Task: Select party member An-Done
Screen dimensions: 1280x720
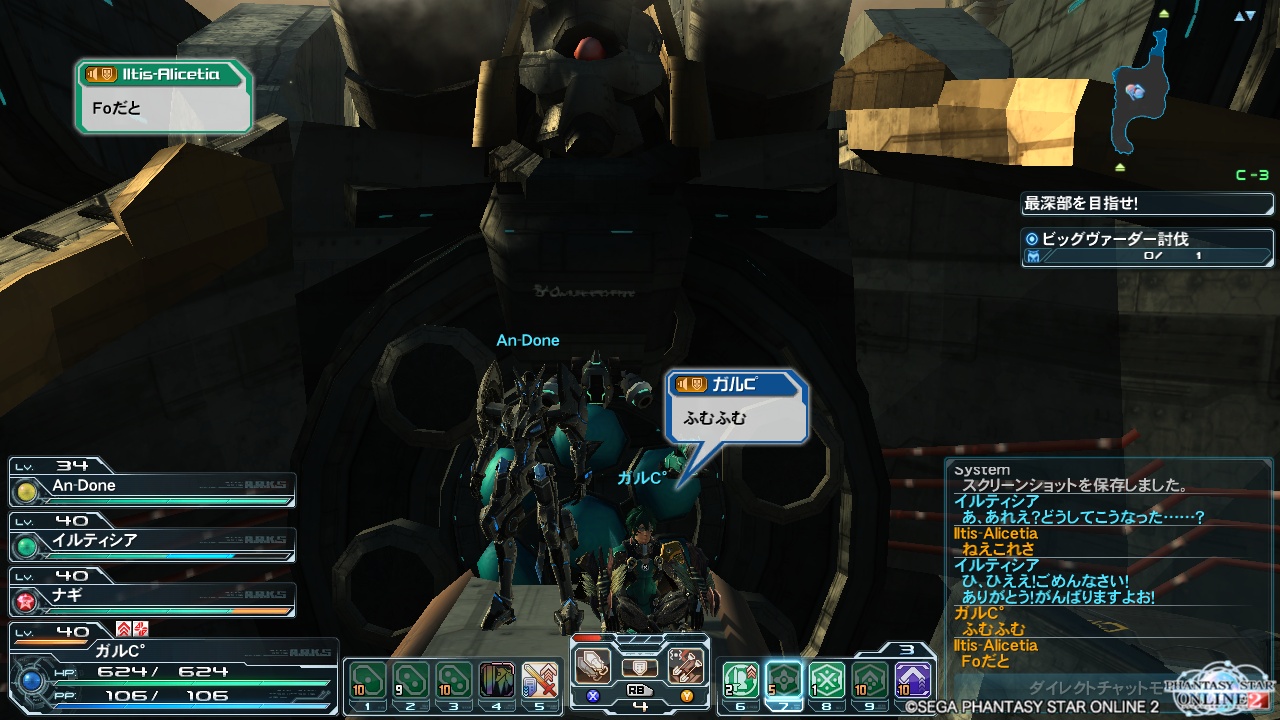Action: (152, 487)
